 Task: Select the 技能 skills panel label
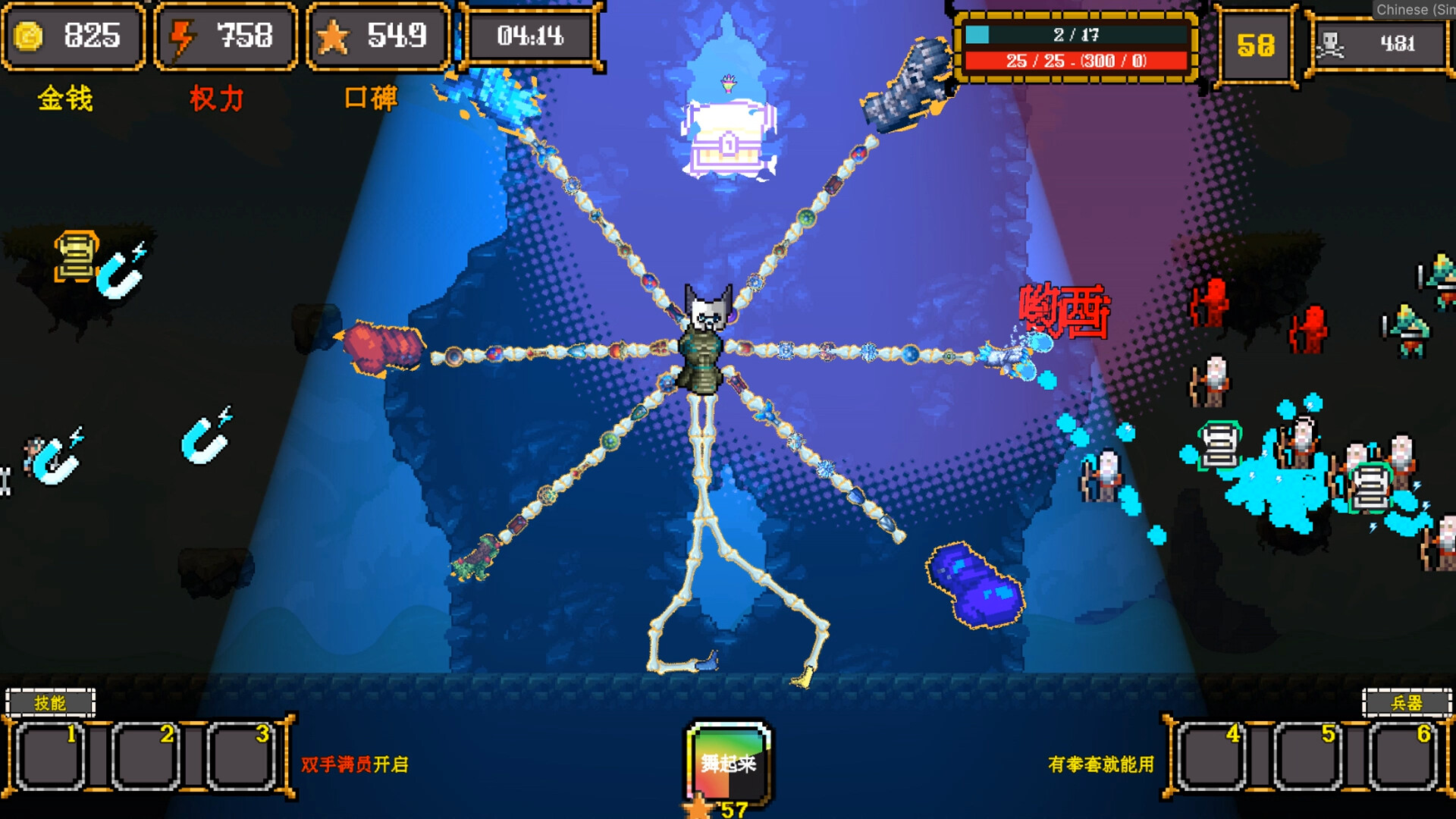coord(49,702)
